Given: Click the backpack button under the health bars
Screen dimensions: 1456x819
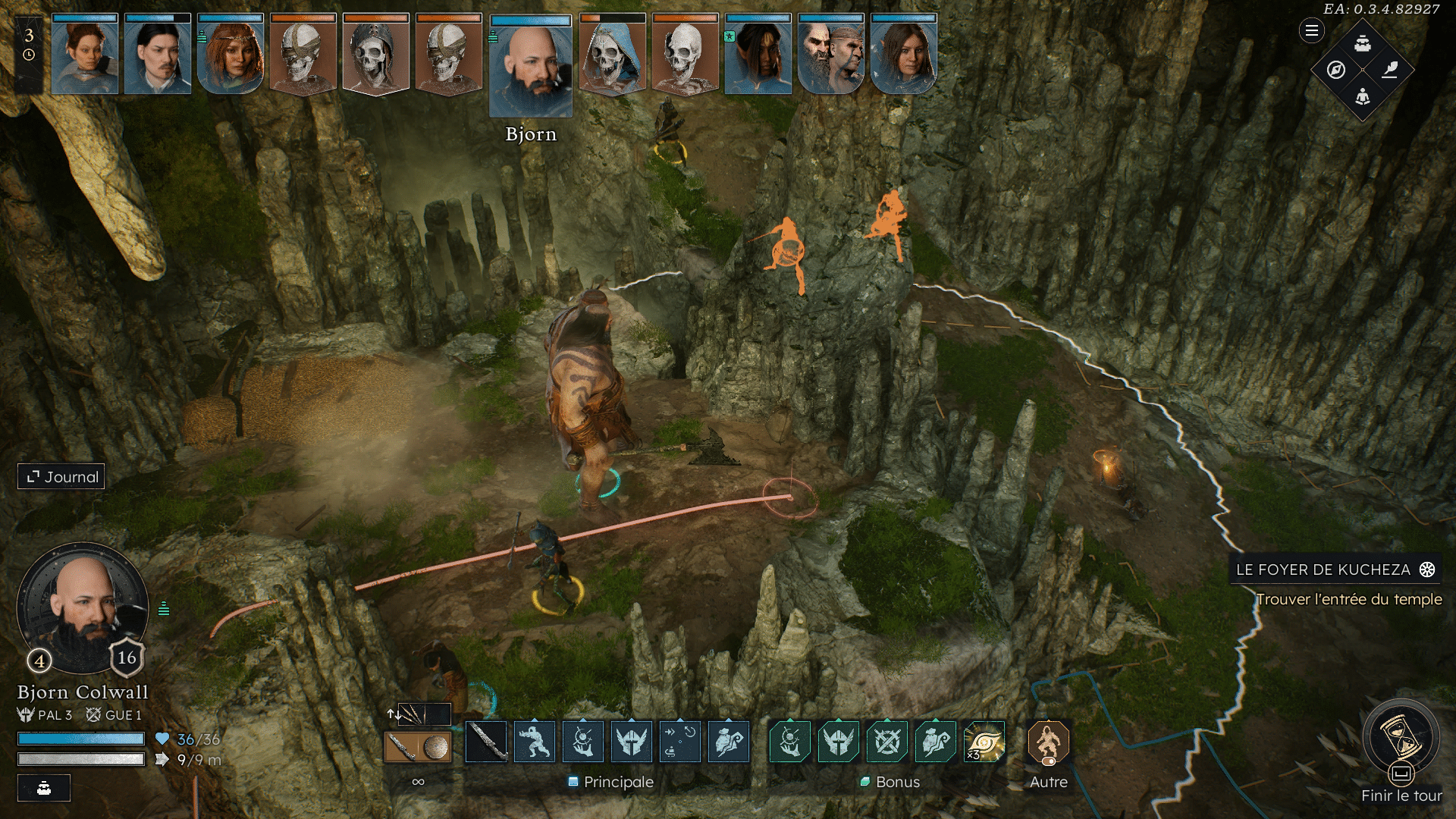Looking at the screenshot, I should [x=44, y=788].
